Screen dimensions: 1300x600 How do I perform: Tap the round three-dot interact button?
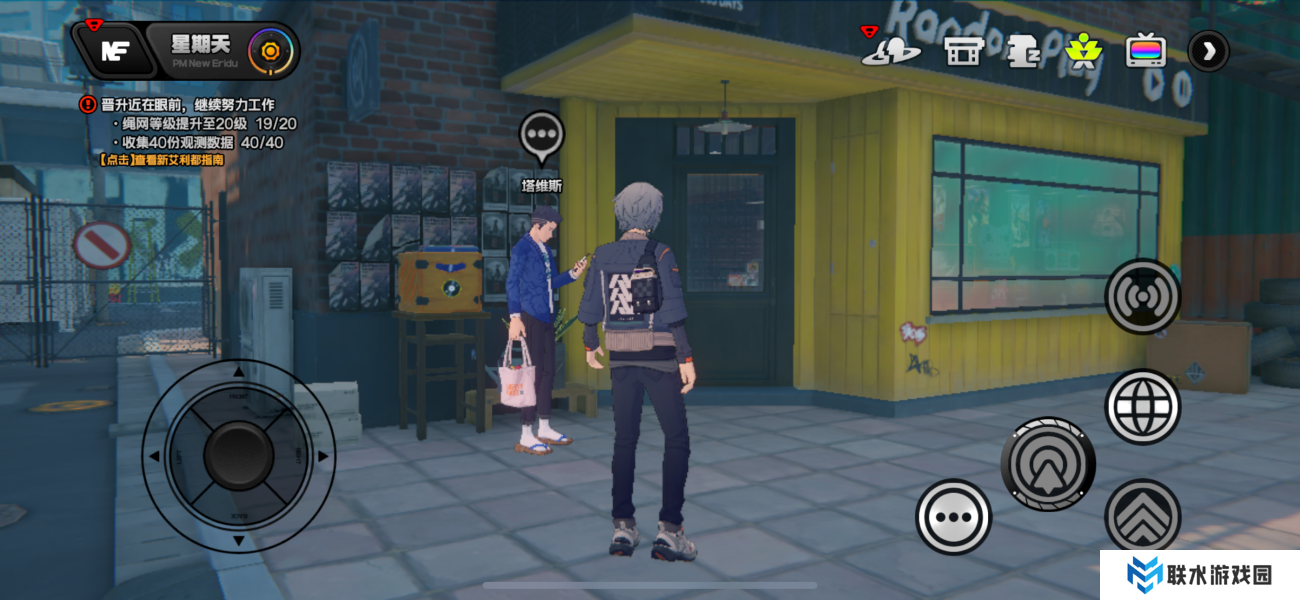pyautogui.click(x=954, y=517)
